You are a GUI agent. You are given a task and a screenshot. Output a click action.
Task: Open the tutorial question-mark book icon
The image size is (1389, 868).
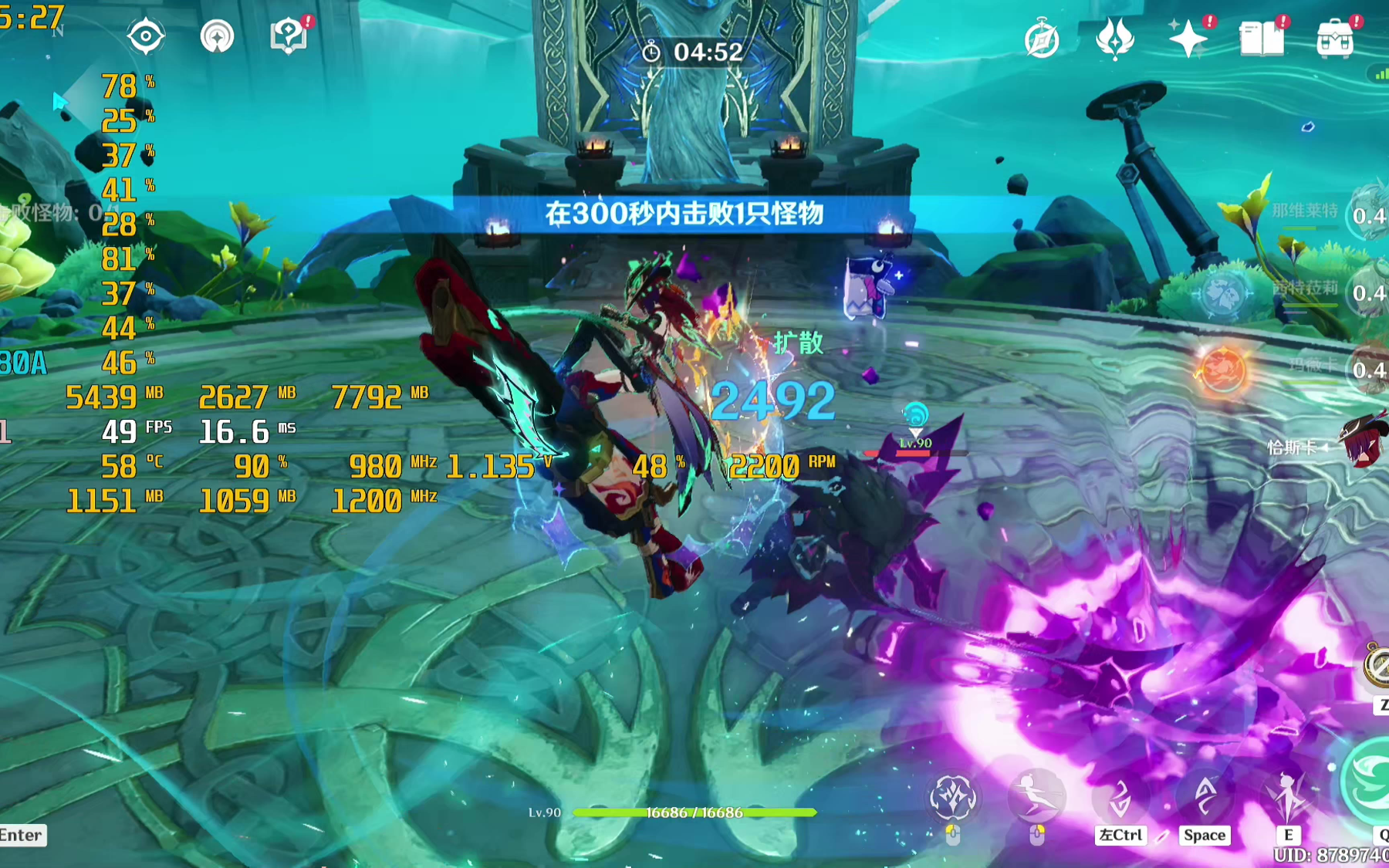tap(289, 36)
